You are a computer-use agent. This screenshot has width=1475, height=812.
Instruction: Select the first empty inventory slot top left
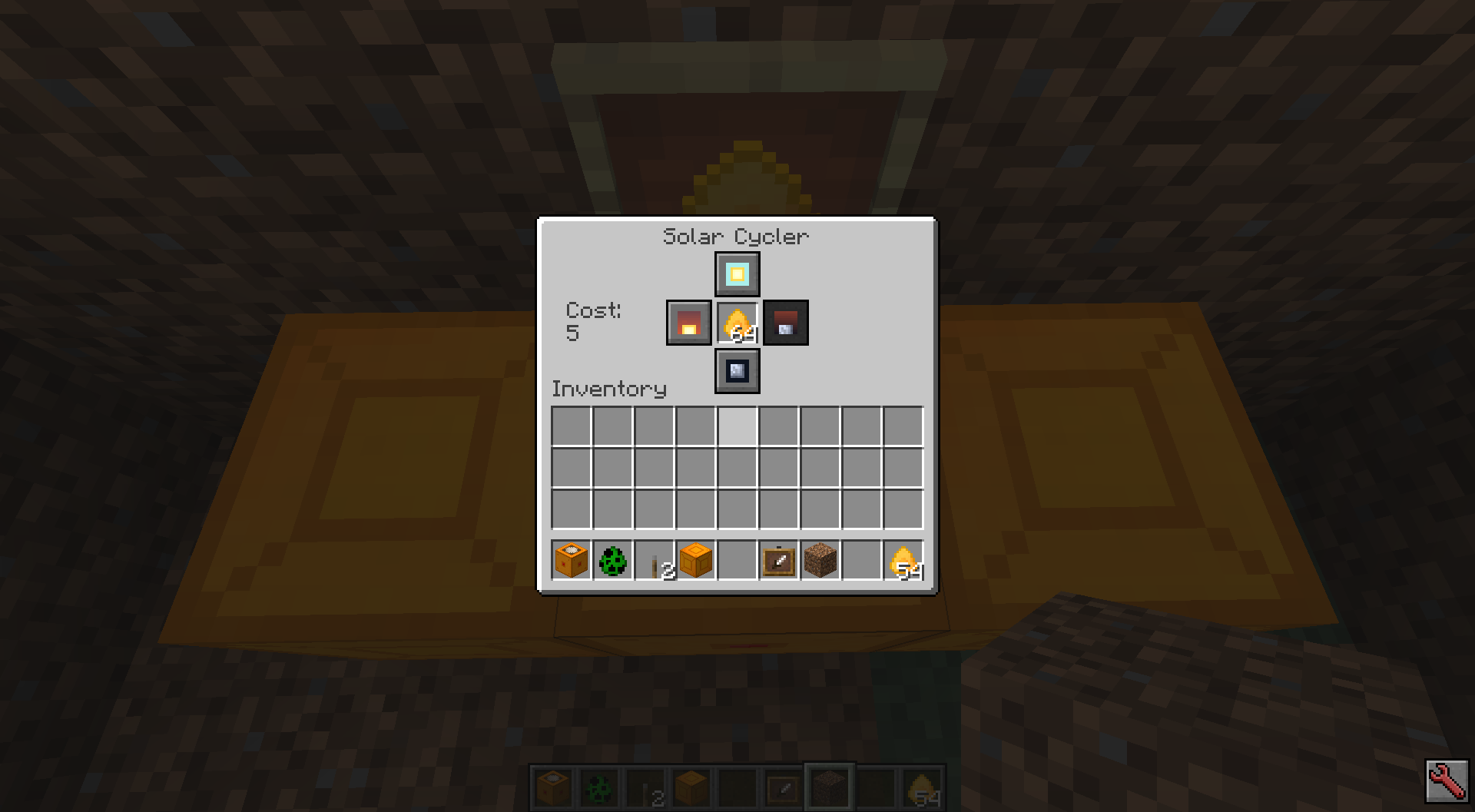570,425
